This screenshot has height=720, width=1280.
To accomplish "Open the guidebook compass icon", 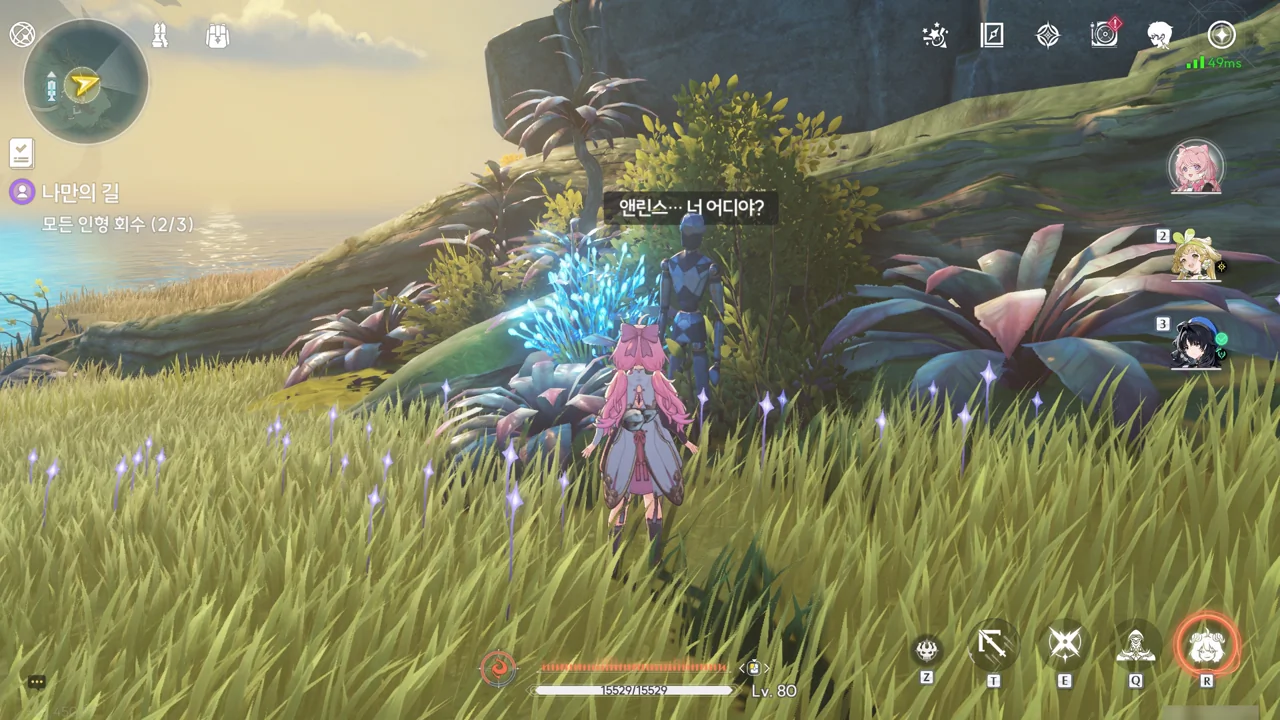I will click(x=991, y=36).
